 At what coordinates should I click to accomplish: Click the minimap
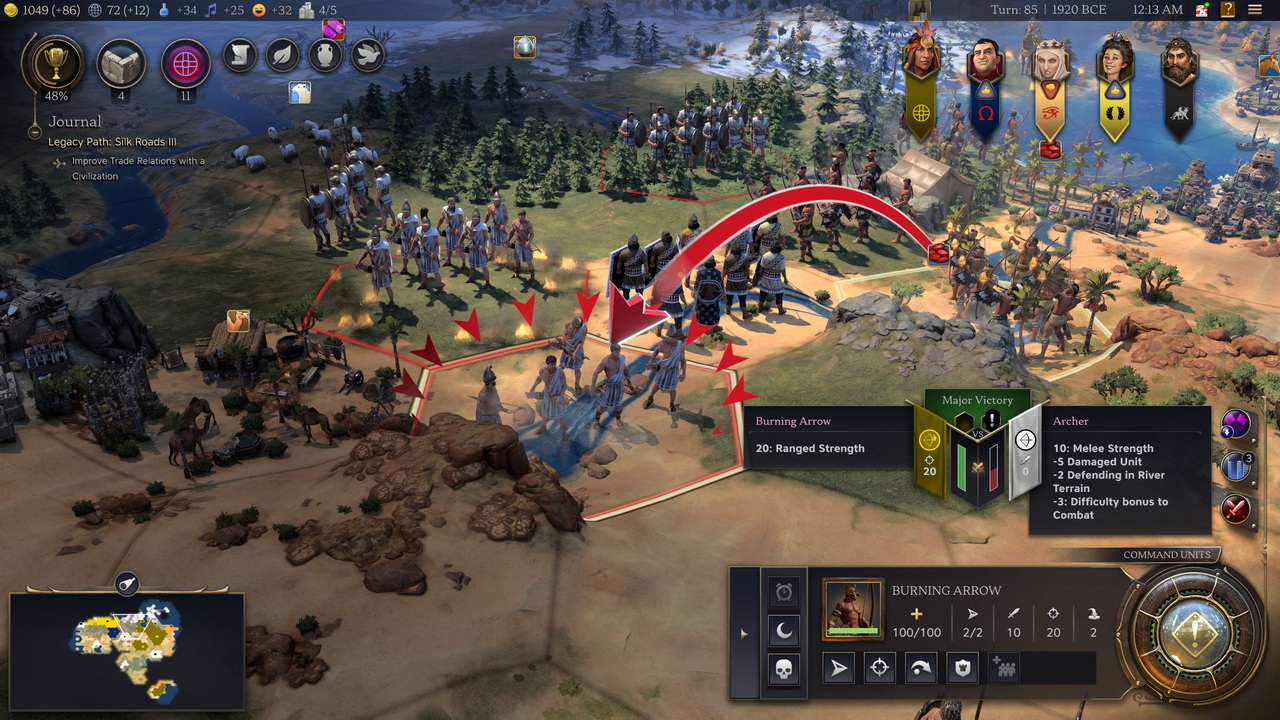coord(126,650)
